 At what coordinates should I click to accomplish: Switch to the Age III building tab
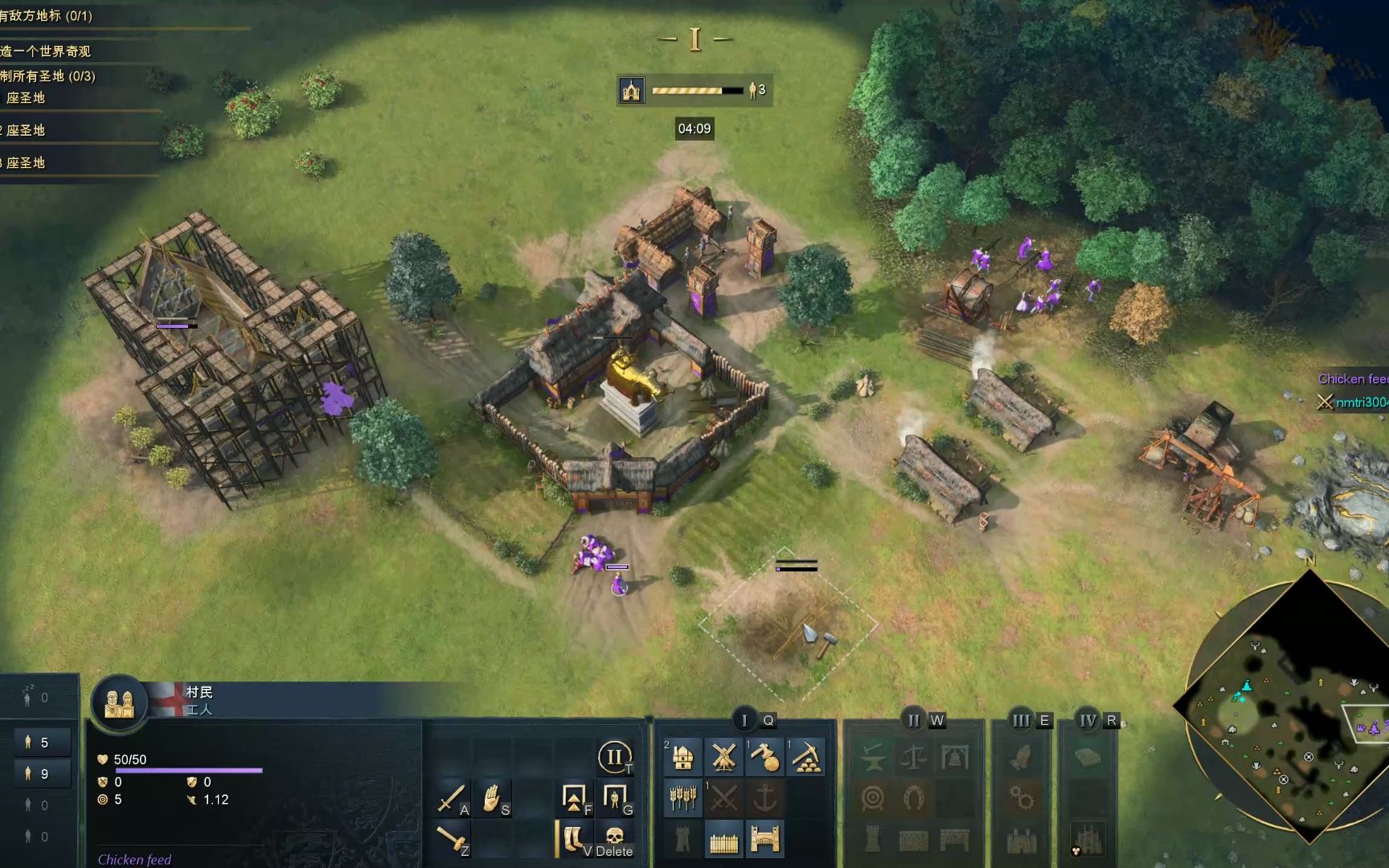pos(1021,720)
